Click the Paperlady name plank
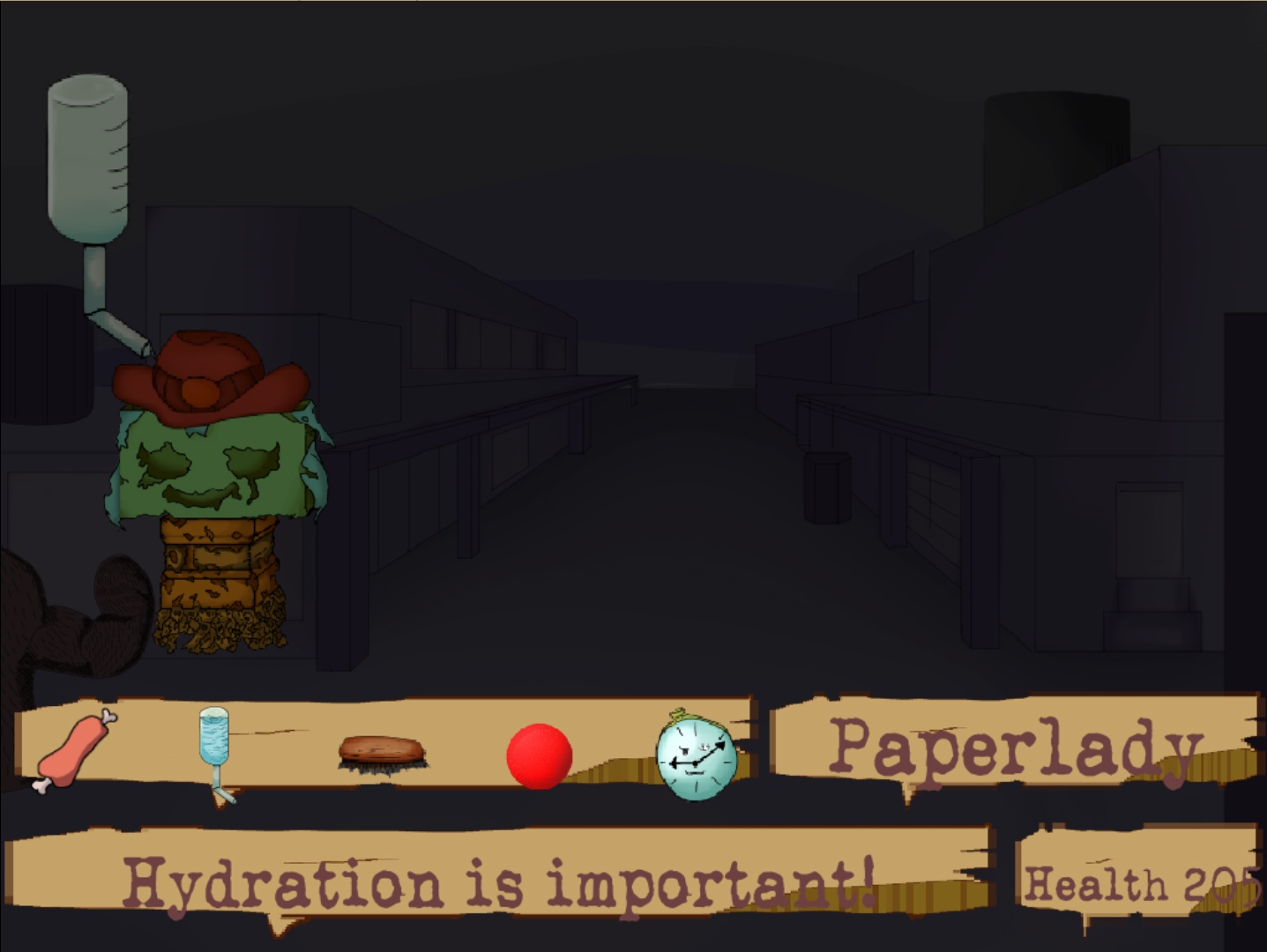The width and height of the screenshot is (1267, 952). (x=1014, y=747)
